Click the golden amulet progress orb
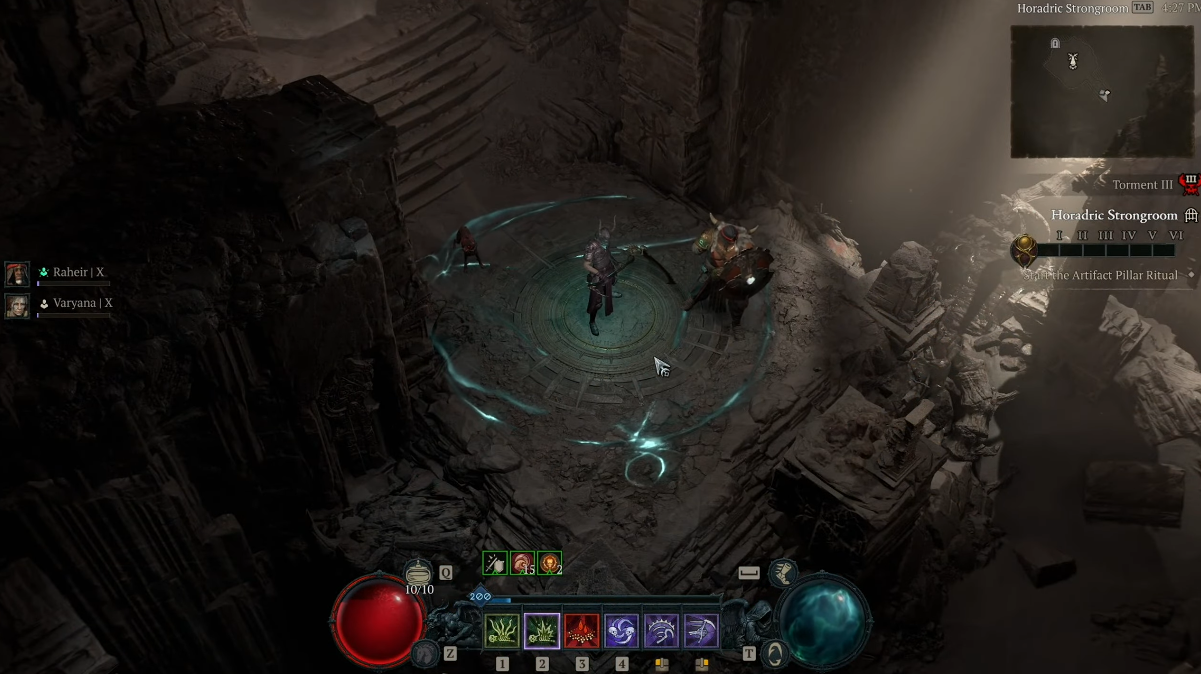This screenshot has height=674, width=1201. click(x=1024, y=248)
